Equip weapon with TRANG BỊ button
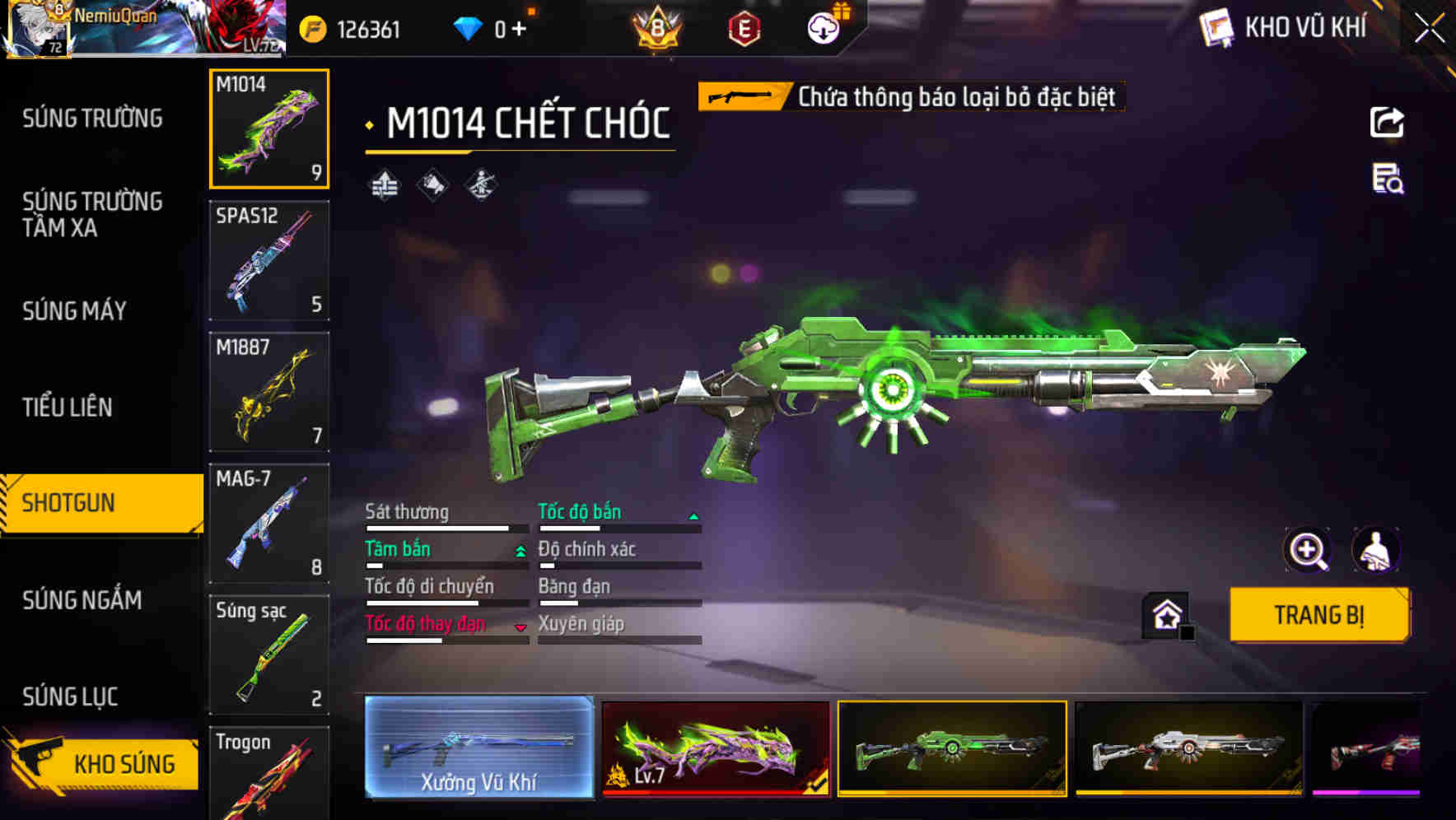Image resolution: width=1456 pixels, height=820 pixels. pyautogui.click(x=1318, y=615)
